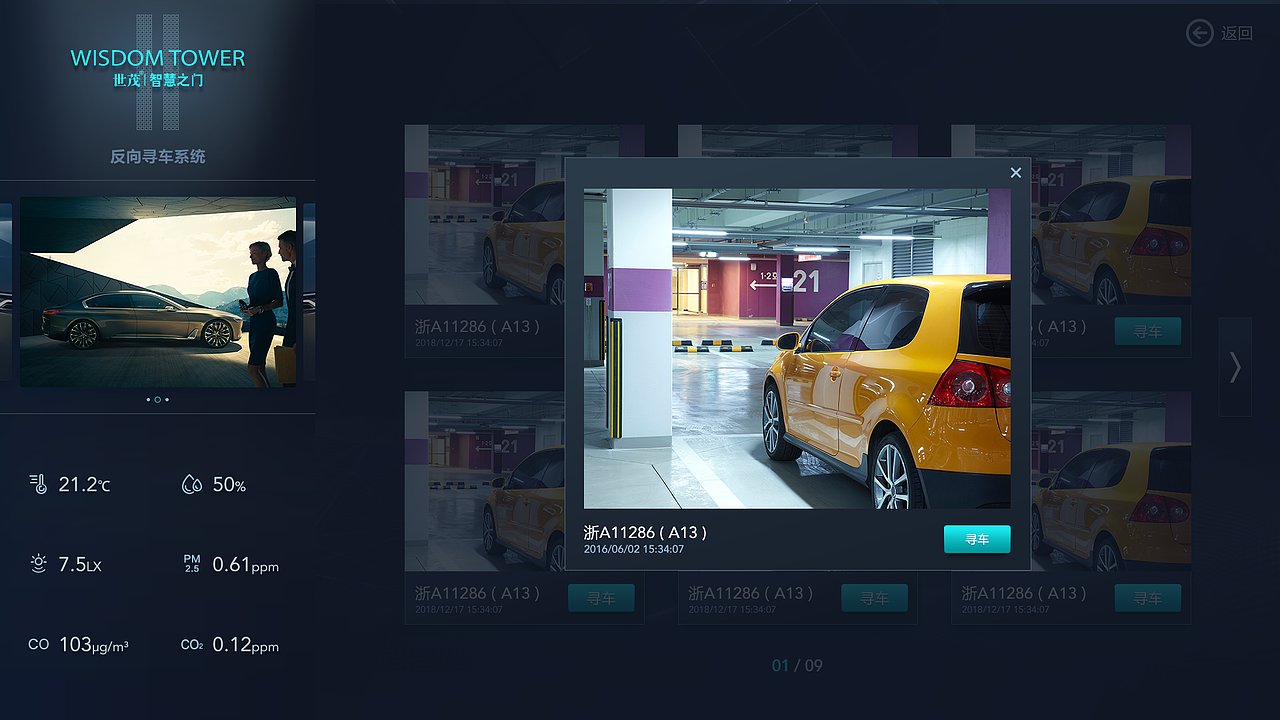Click the yellow car parking photo in the popup
The width and height of the screenshot is (1280, 720).
point(797,348)
